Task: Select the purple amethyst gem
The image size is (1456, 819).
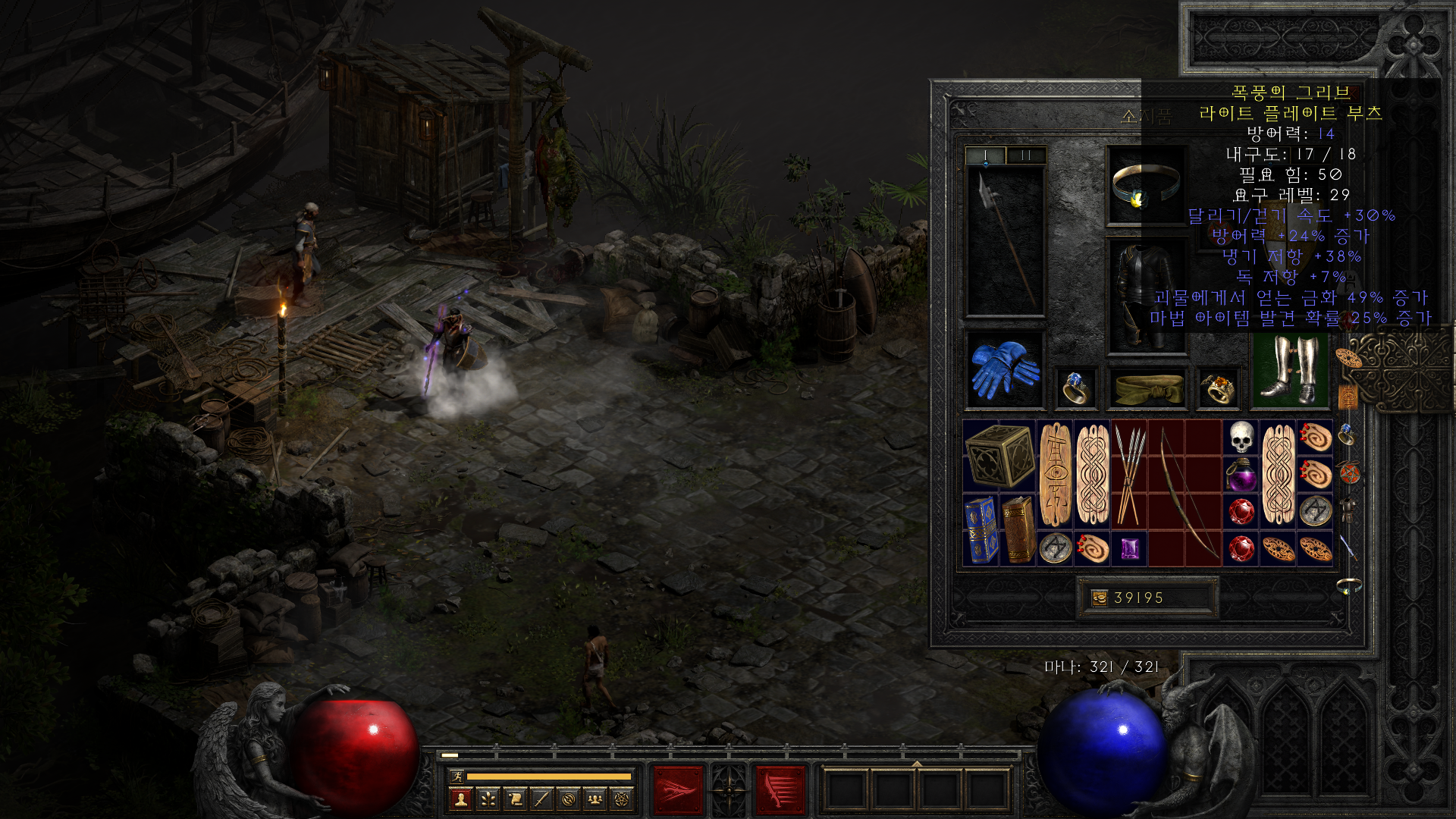Action: click(1129, 548)
